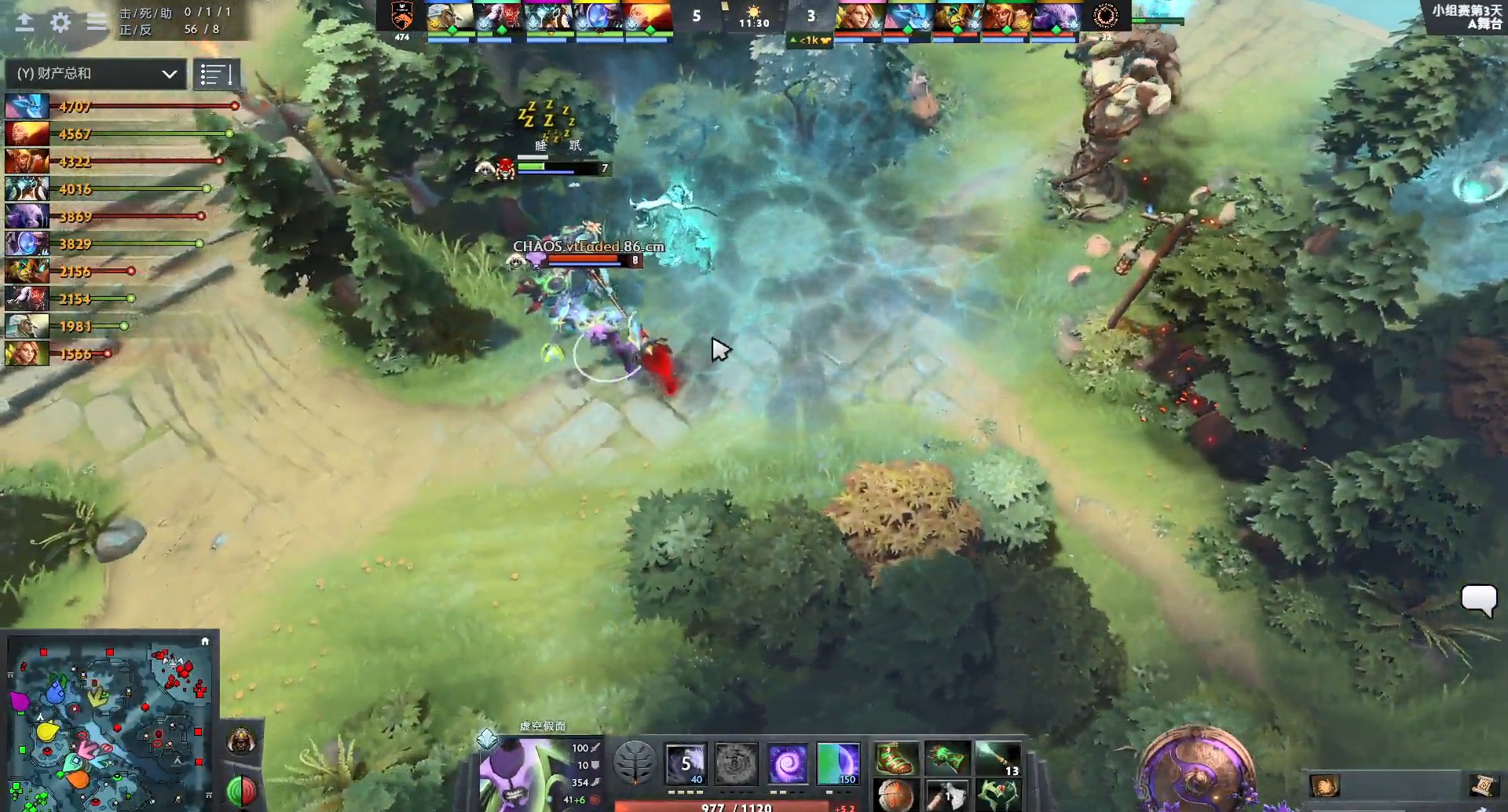Click the top hero portrait in net worth list
The width and height of the screenshot is (1508, 812).
click(26, 106)
